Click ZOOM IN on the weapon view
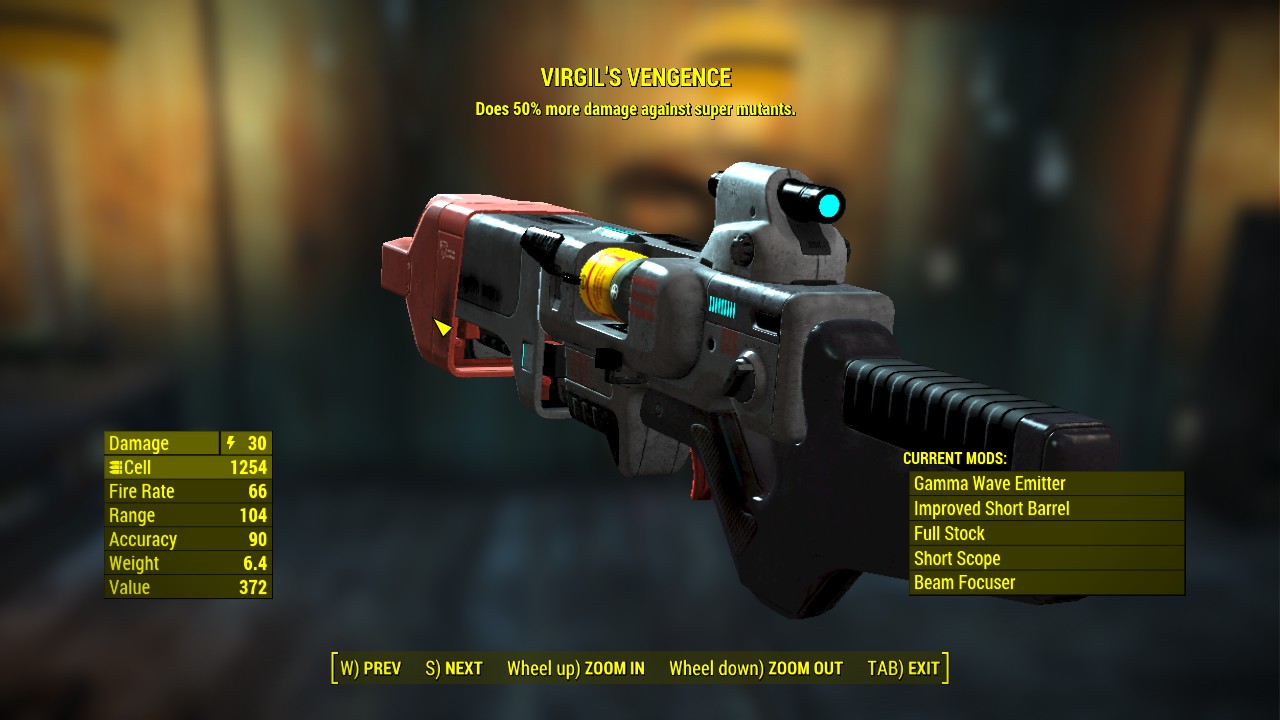 point(575,668)
